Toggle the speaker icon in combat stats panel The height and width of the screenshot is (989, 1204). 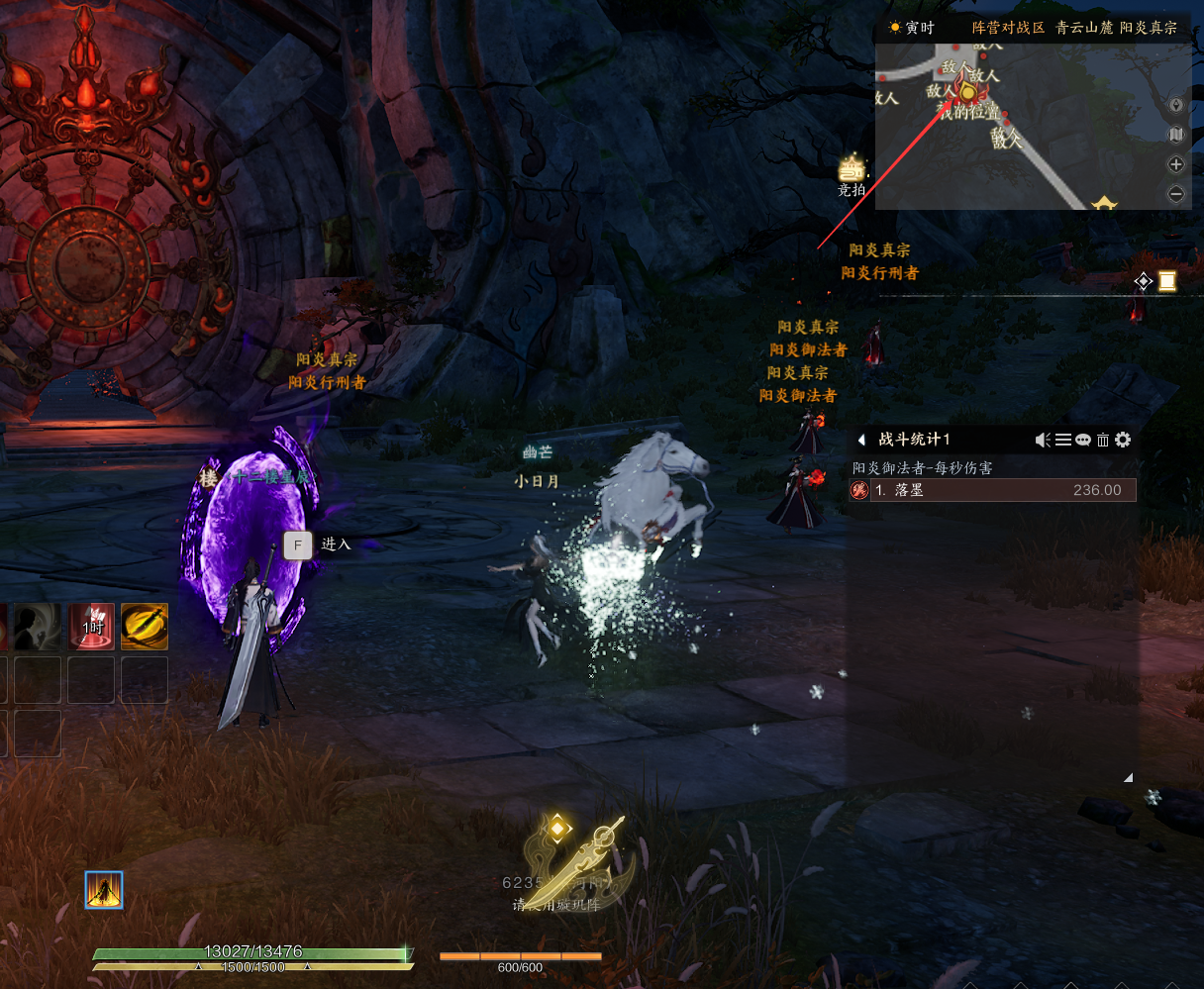pos(1043,440)
